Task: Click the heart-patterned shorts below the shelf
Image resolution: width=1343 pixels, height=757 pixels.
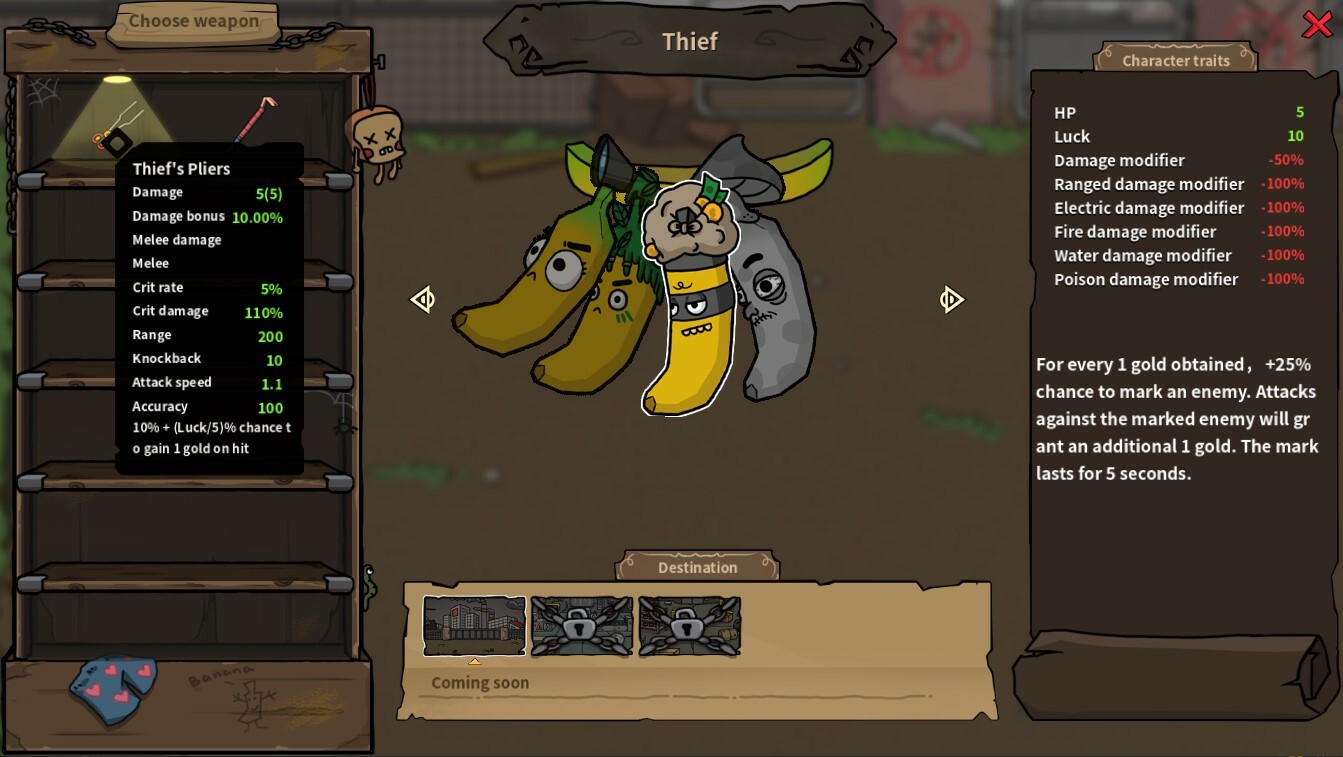Action: pos(113,689)
